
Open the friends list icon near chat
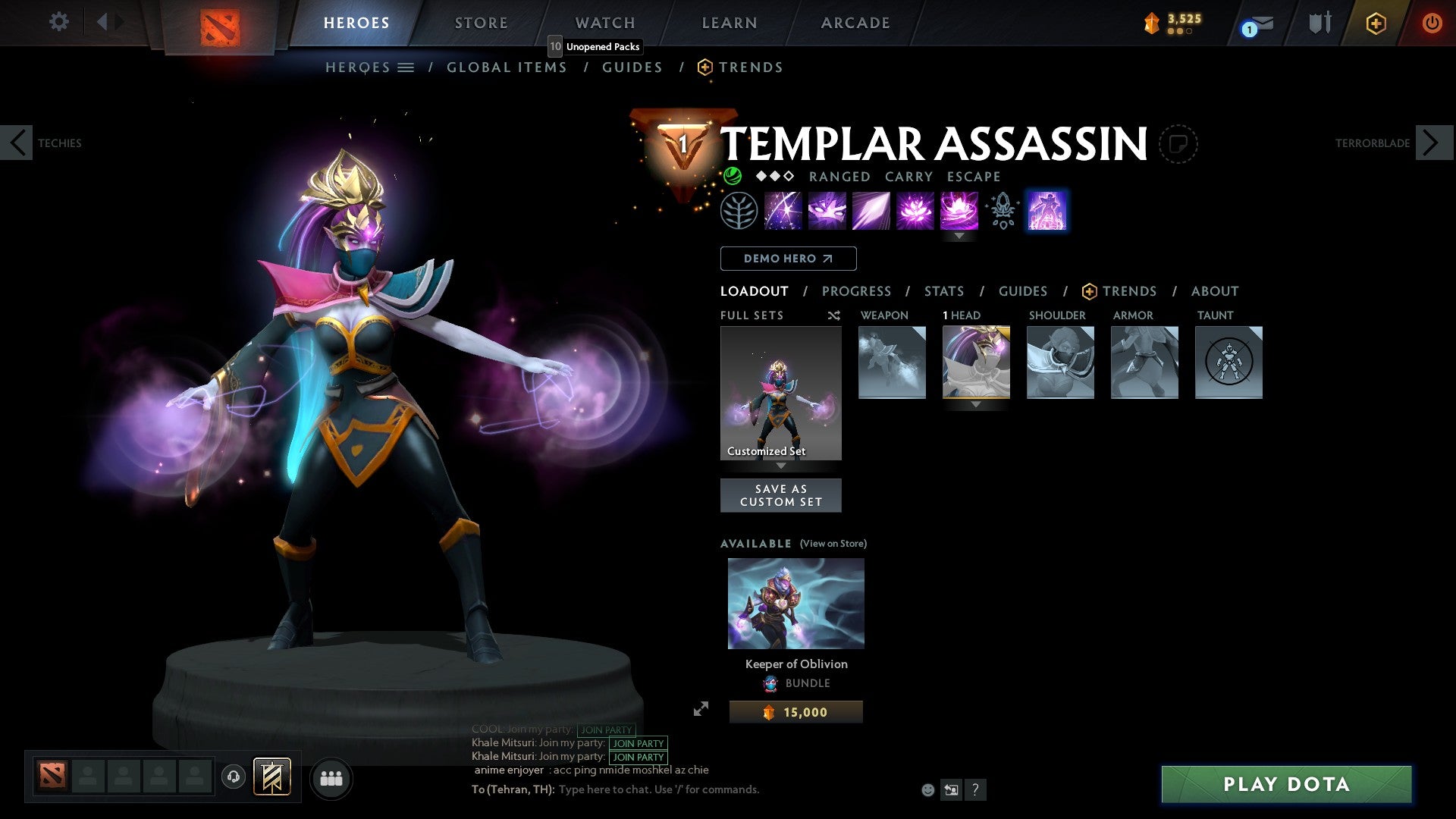(330, 778)
